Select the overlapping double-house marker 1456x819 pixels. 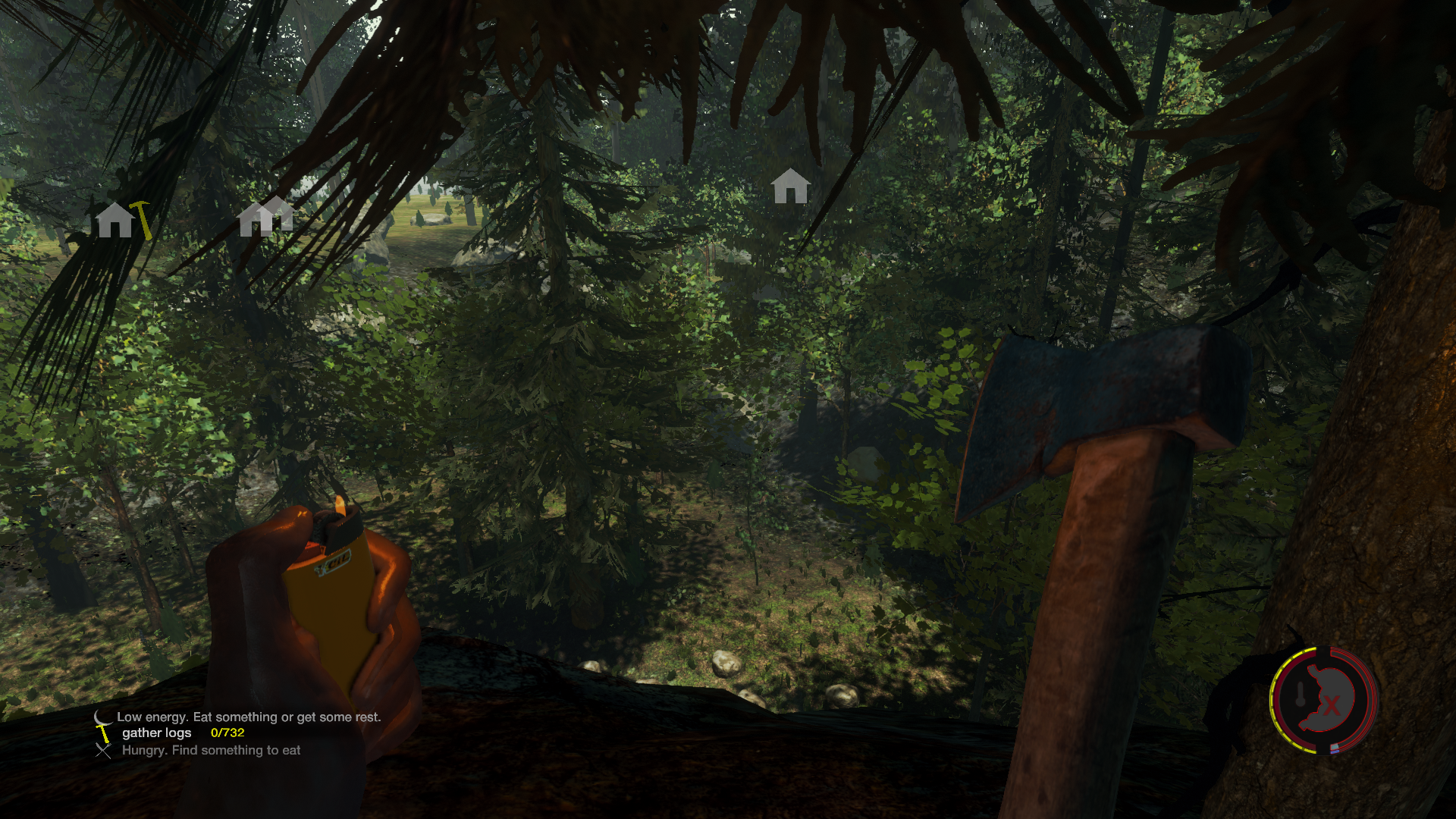click(265, 217)
